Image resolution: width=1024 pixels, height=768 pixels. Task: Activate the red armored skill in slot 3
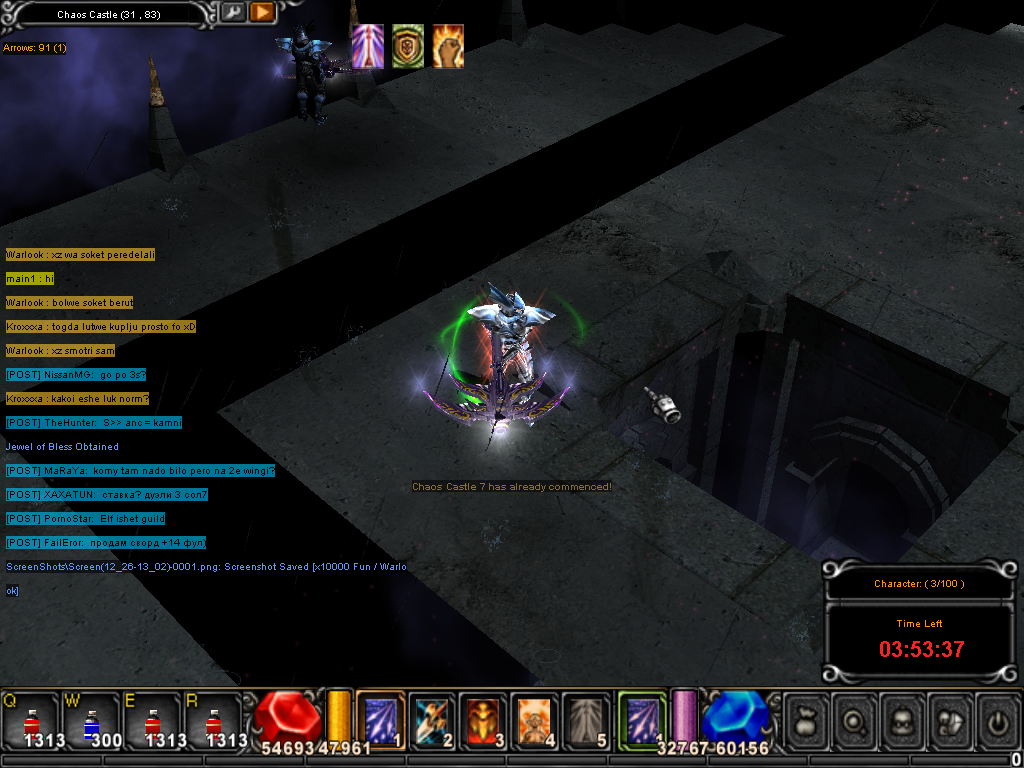point(483,720)
